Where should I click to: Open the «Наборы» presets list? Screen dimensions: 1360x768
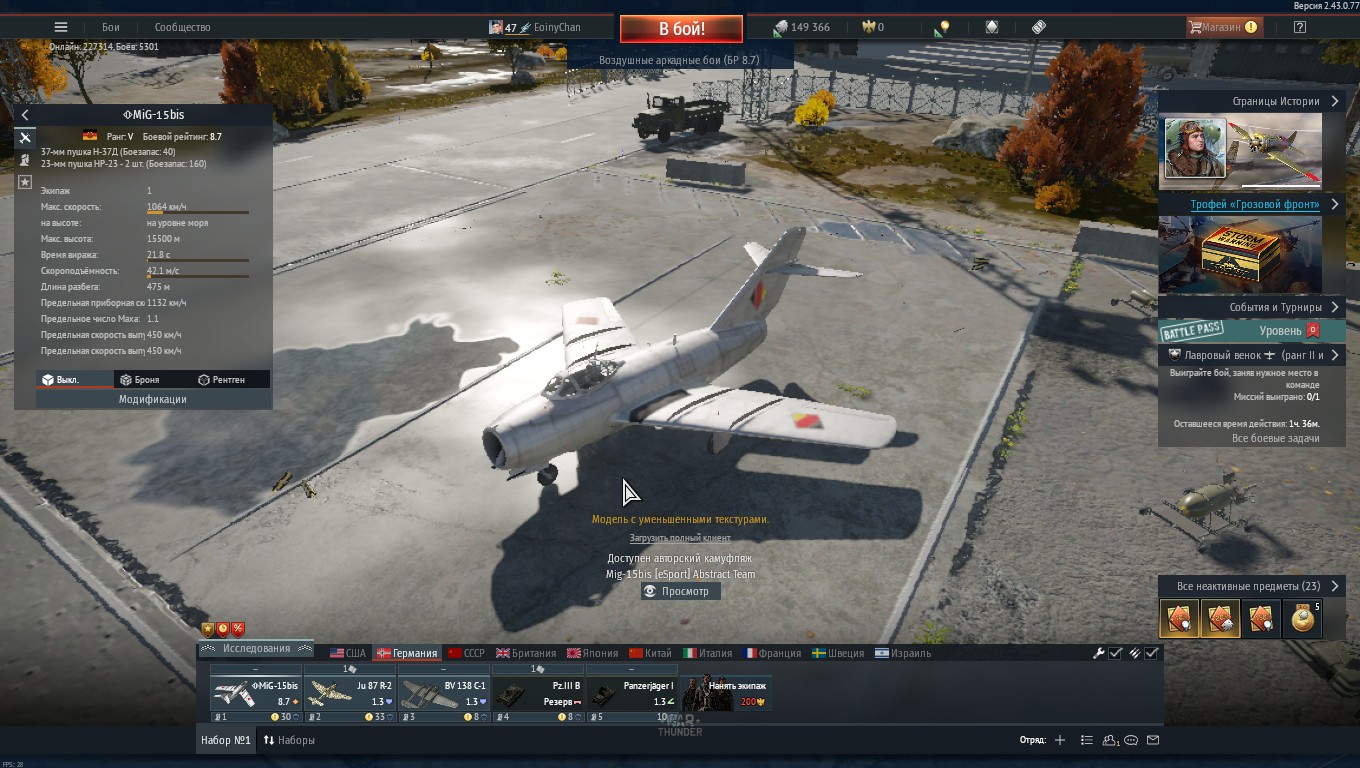point(288,741)
